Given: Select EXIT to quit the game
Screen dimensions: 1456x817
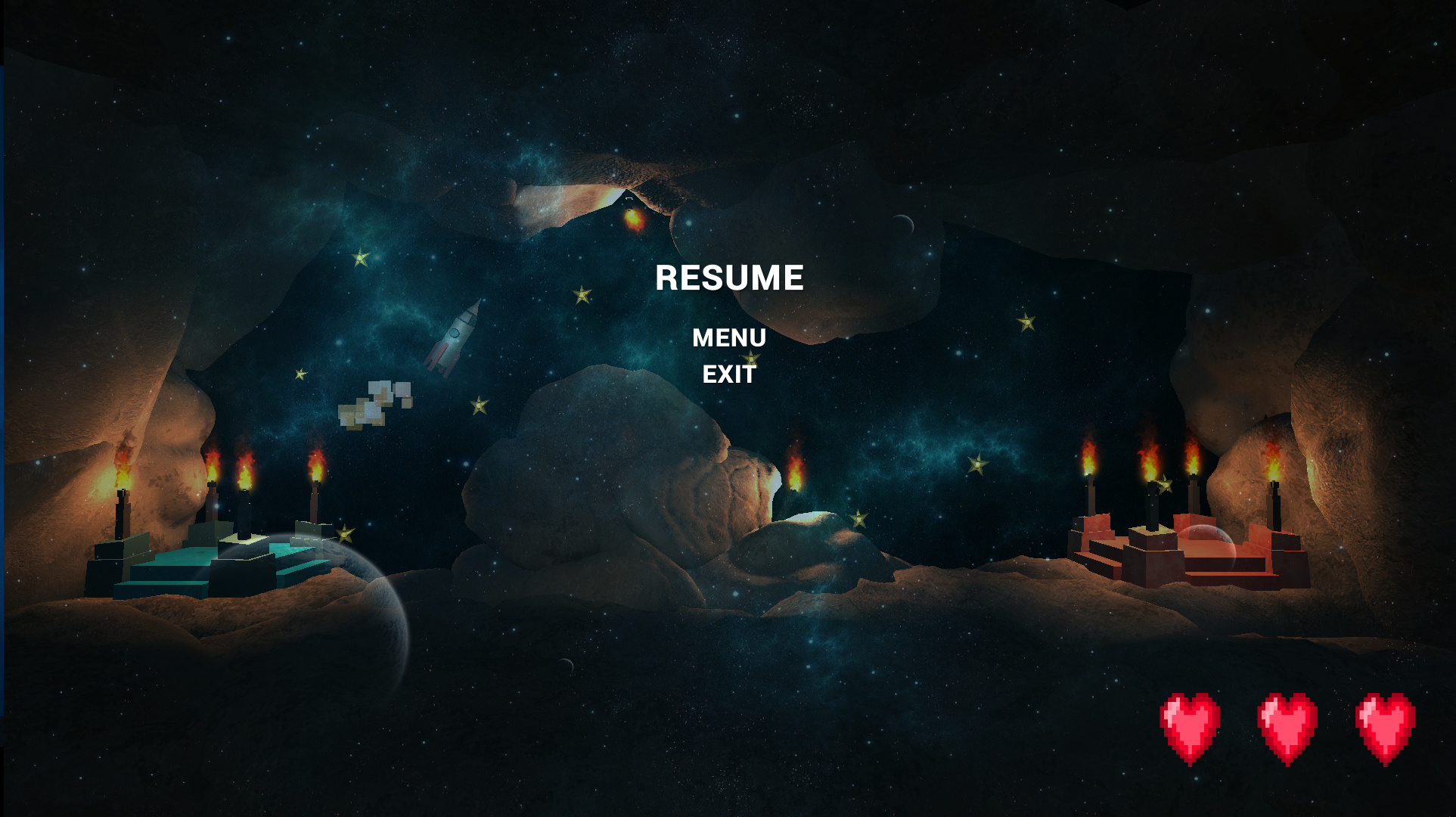Looking at the screenshot, I should click(x=728, y=373).
